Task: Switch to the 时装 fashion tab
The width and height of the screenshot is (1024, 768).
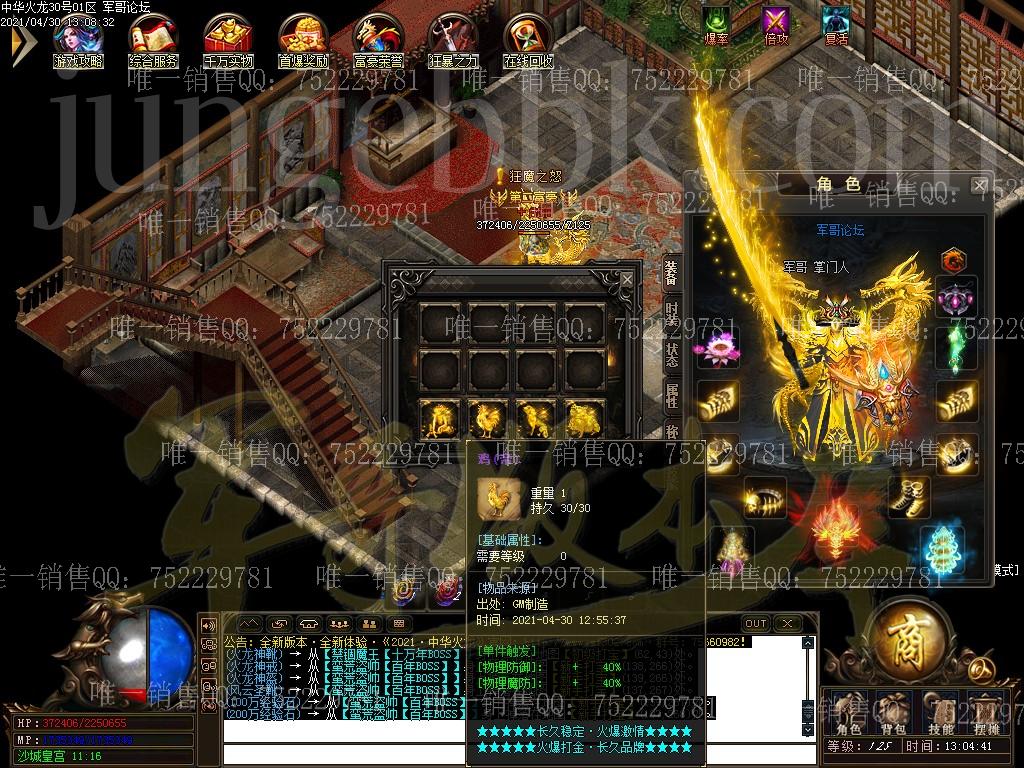Action: [672, 319]
